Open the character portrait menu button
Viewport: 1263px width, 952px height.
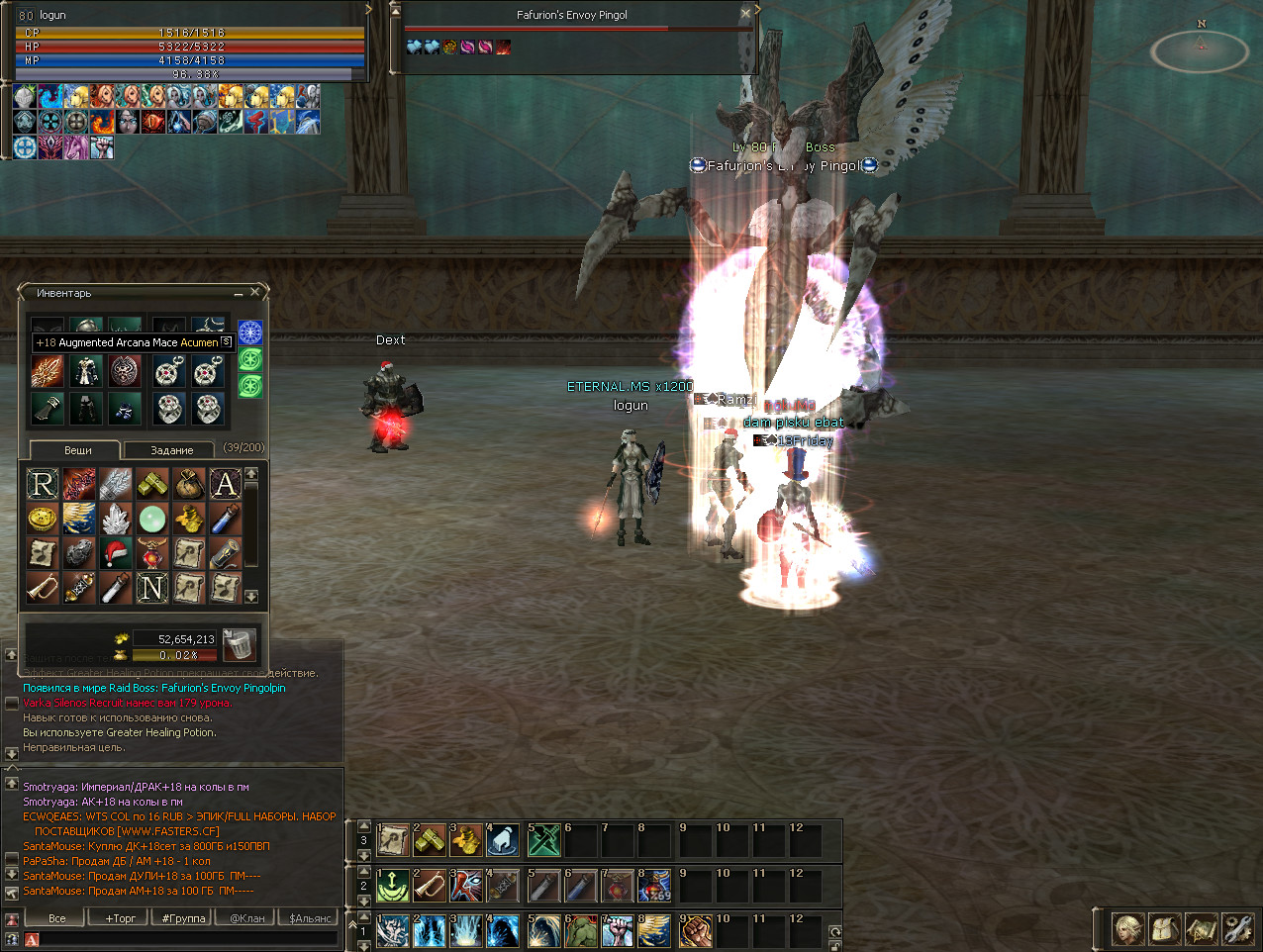click(x=1128, y=929)
